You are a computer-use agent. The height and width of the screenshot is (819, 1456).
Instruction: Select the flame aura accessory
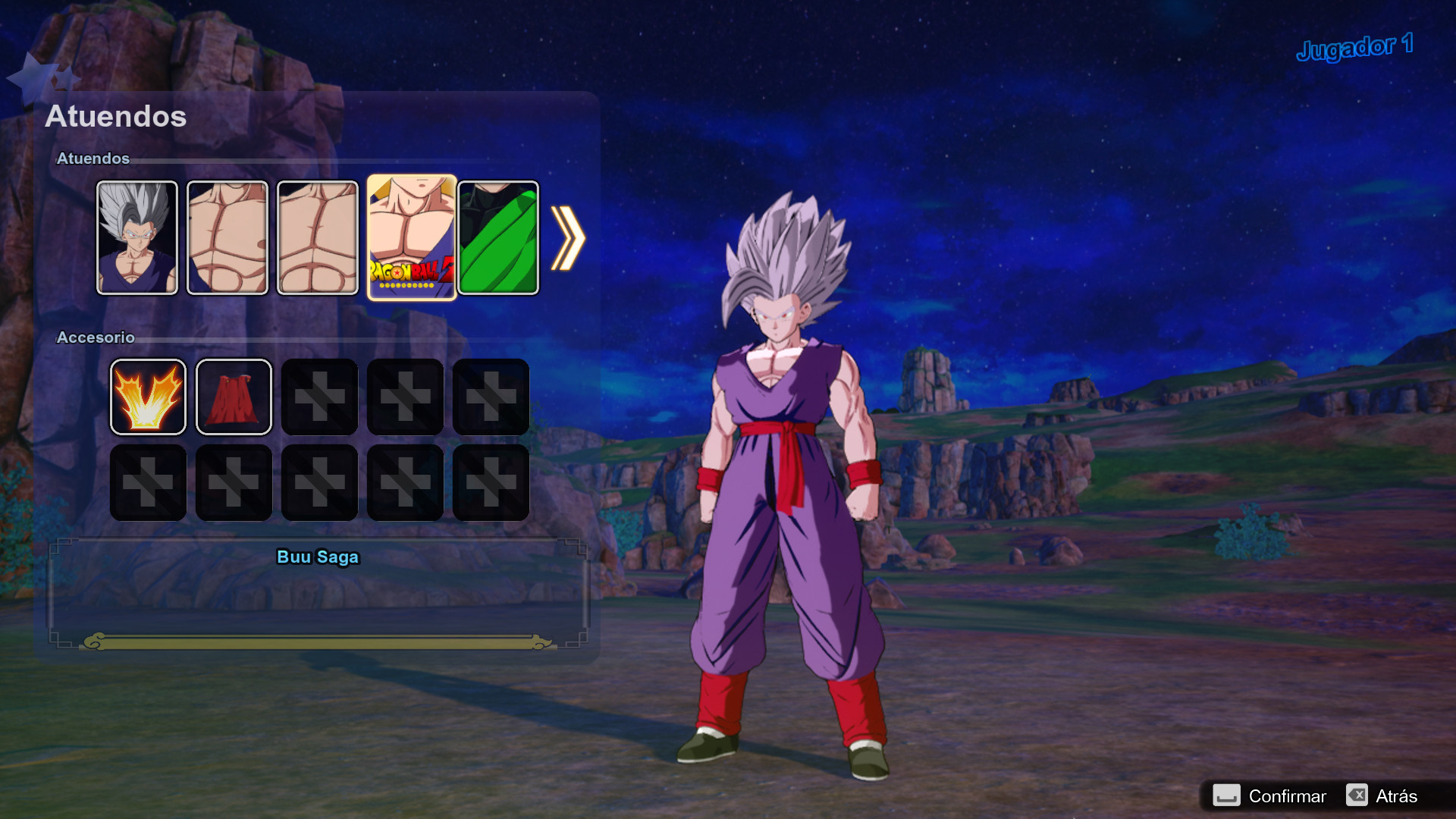click(x=148, y=397)
